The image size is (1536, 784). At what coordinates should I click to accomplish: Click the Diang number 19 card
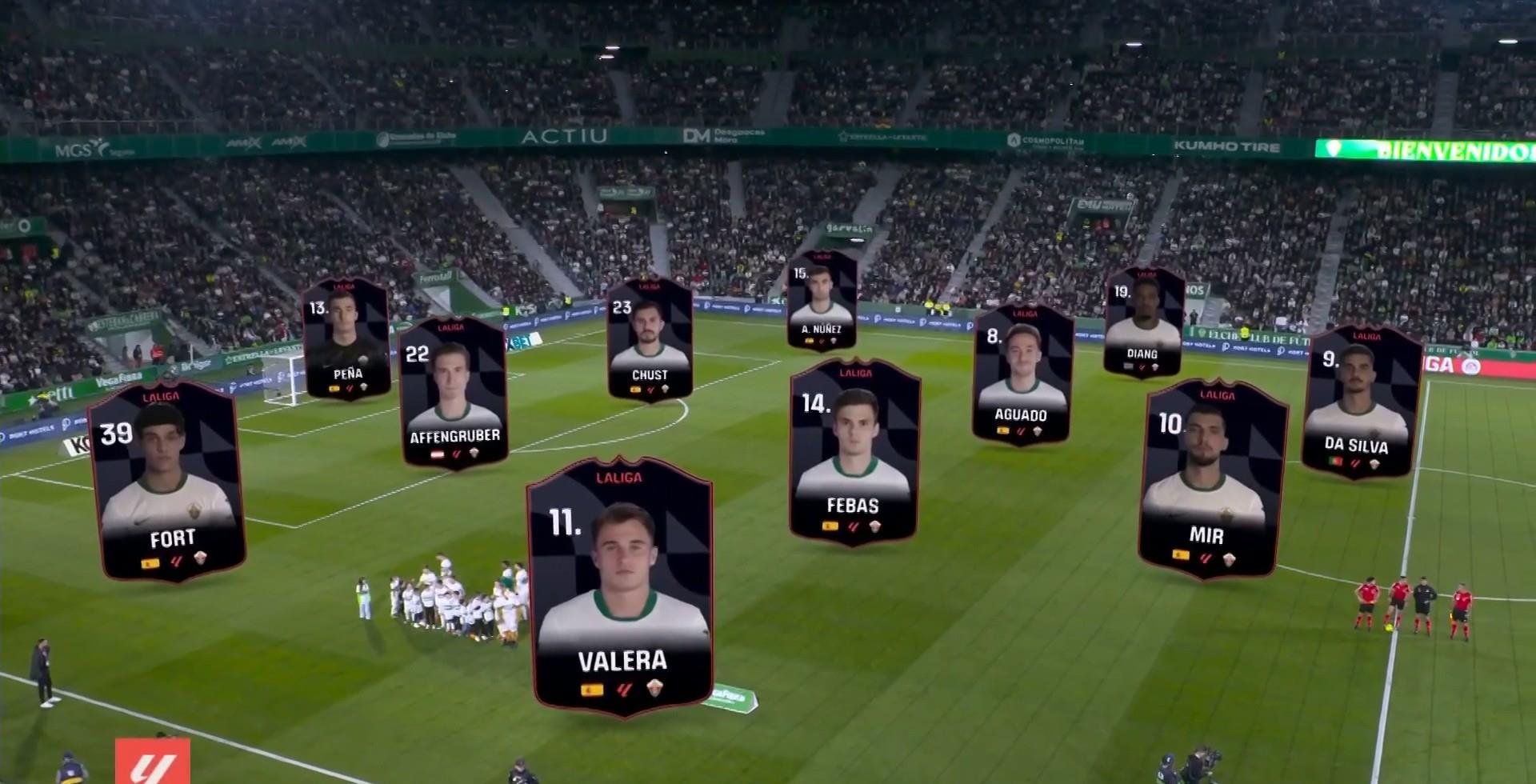point(1142,322)
